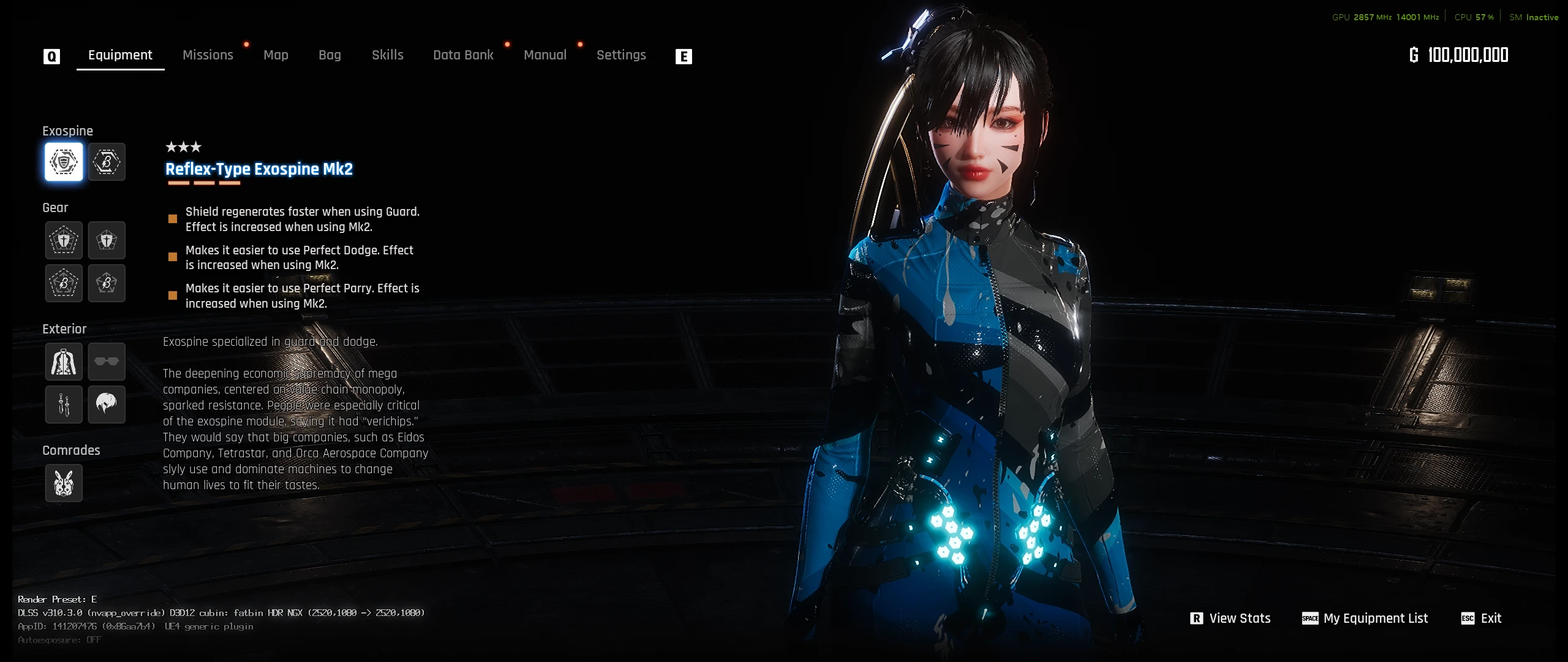Choose the earrings slot under Exterior

[x=64, y=405]
